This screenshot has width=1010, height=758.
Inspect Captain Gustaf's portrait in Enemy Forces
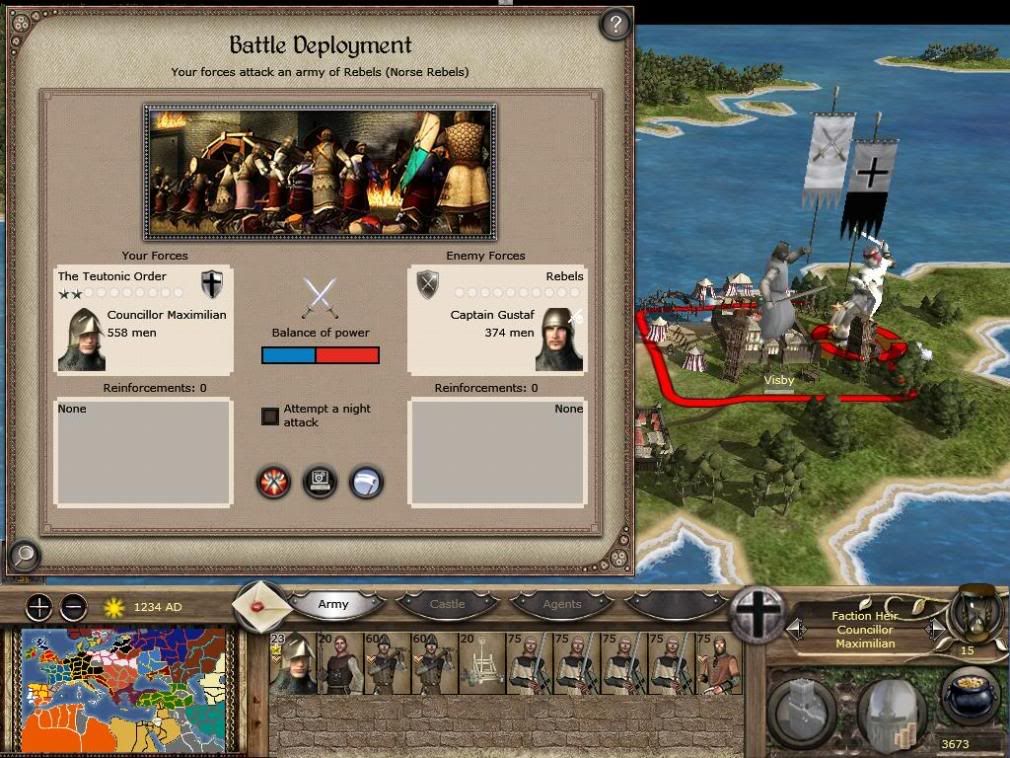558,339
